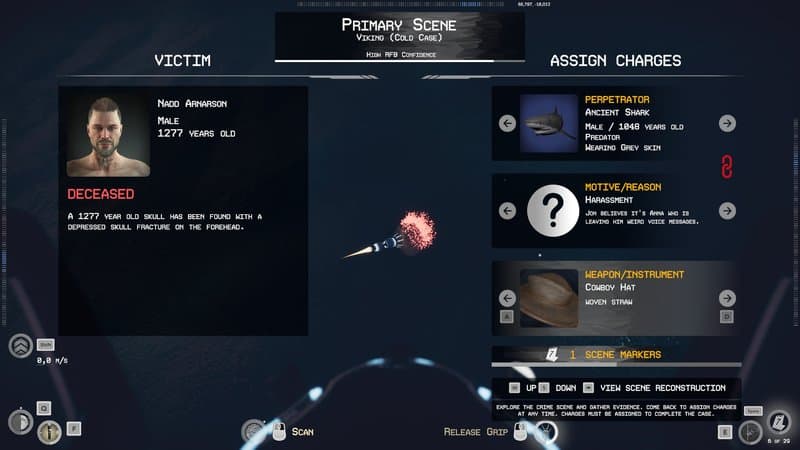Click the question mark motive icon
Viewport: 800px width, 450px height.
[548, 211]
